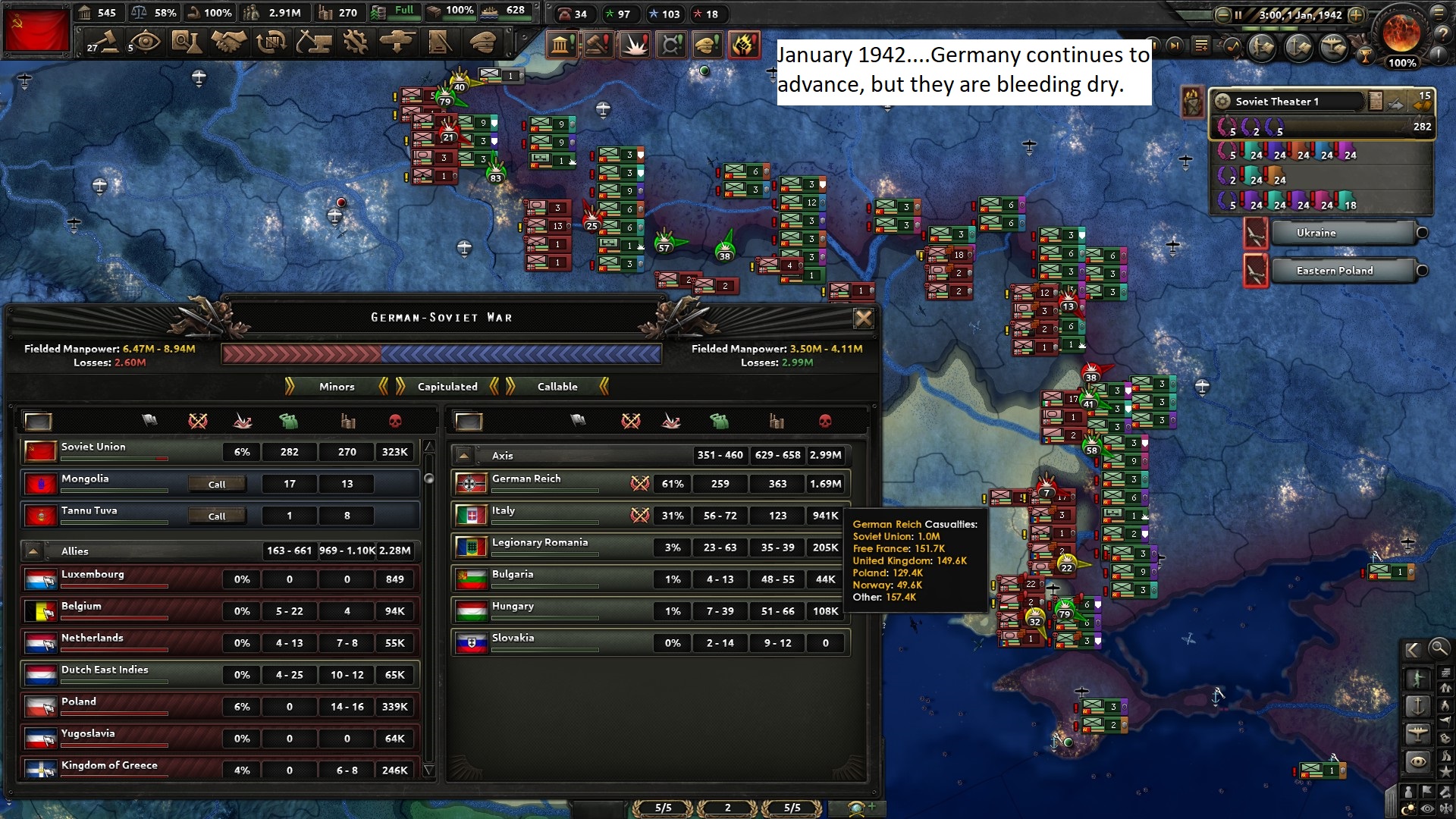Pause the game with the pause button
Viewport: 1456px width, 819px height.
coord(1239,14)
